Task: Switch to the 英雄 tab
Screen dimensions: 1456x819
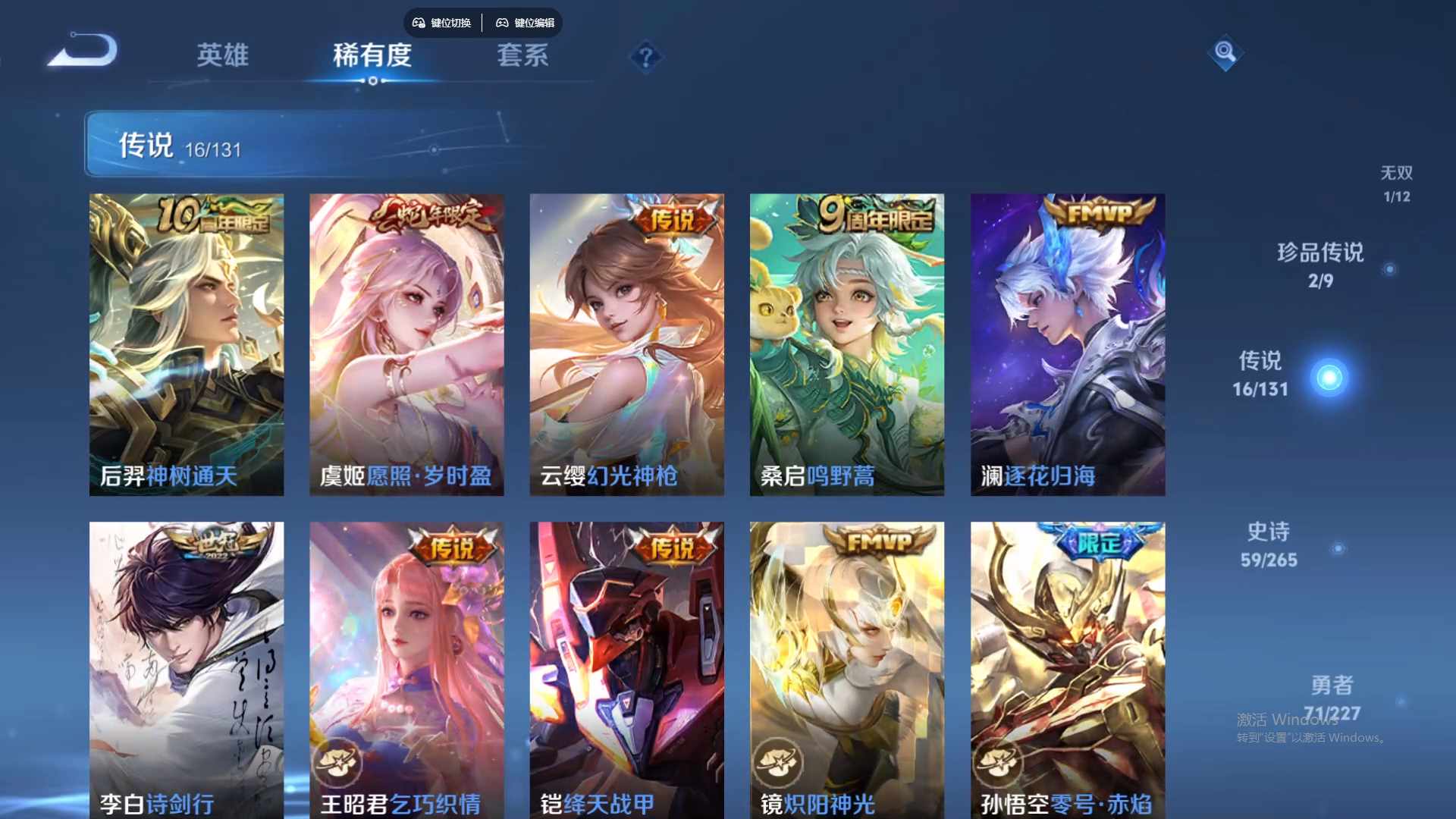Action: point(224,57)
